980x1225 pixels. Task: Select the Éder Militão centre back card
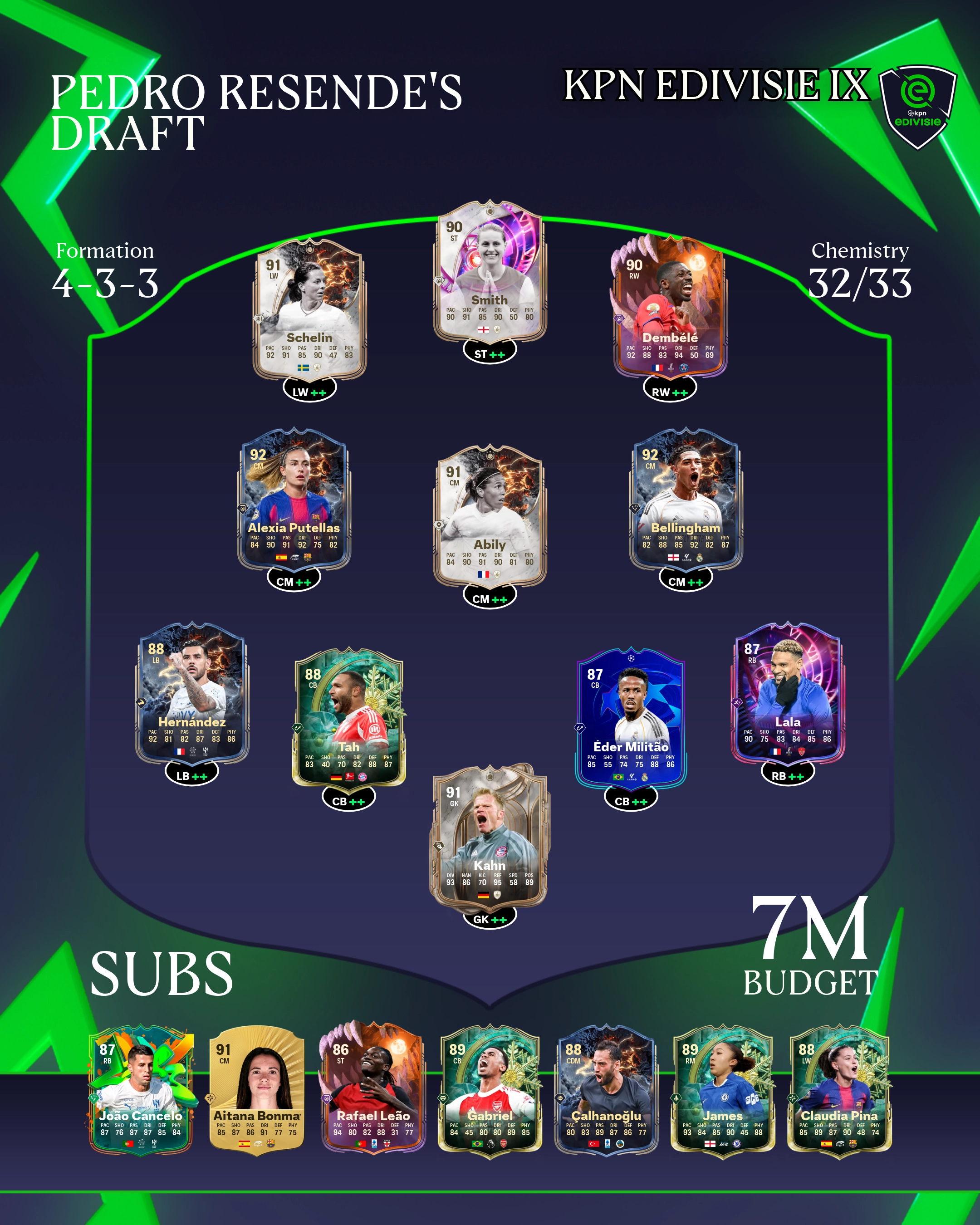click(631, 718)
